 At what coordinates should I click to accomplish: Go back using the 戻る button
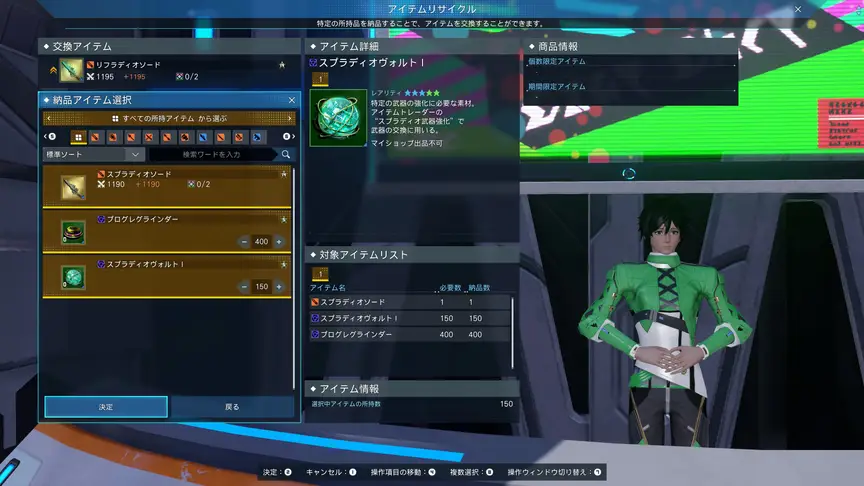pos(232,407)
